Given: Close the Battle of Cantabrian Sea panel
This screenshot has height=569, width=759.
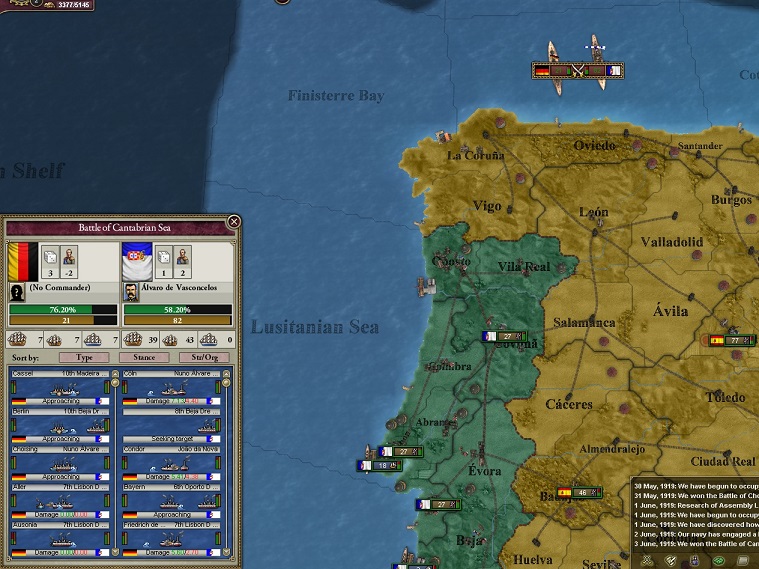Looking at the screenshot, I should (x=234, y=221).
